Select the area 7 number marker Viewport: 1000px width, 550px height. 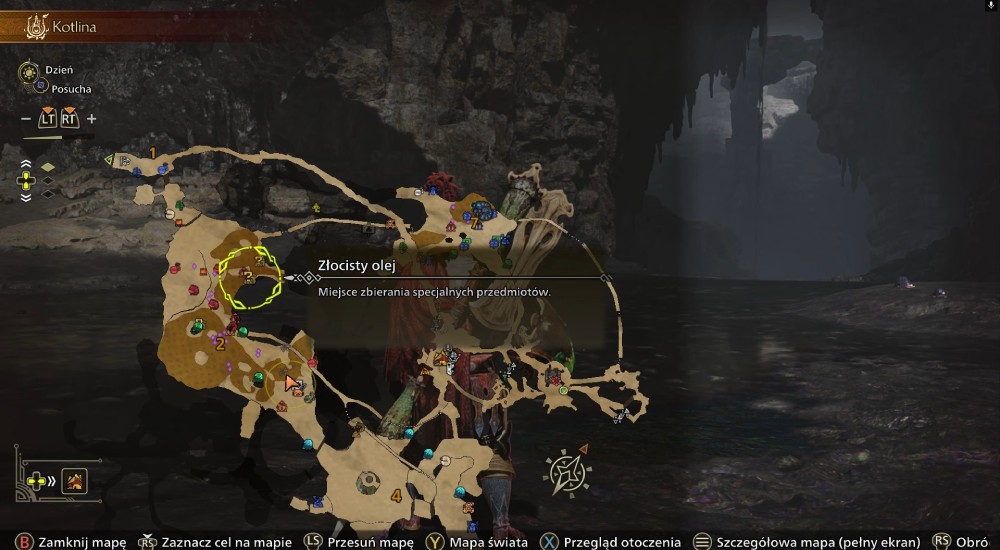[x=475, y=222]
